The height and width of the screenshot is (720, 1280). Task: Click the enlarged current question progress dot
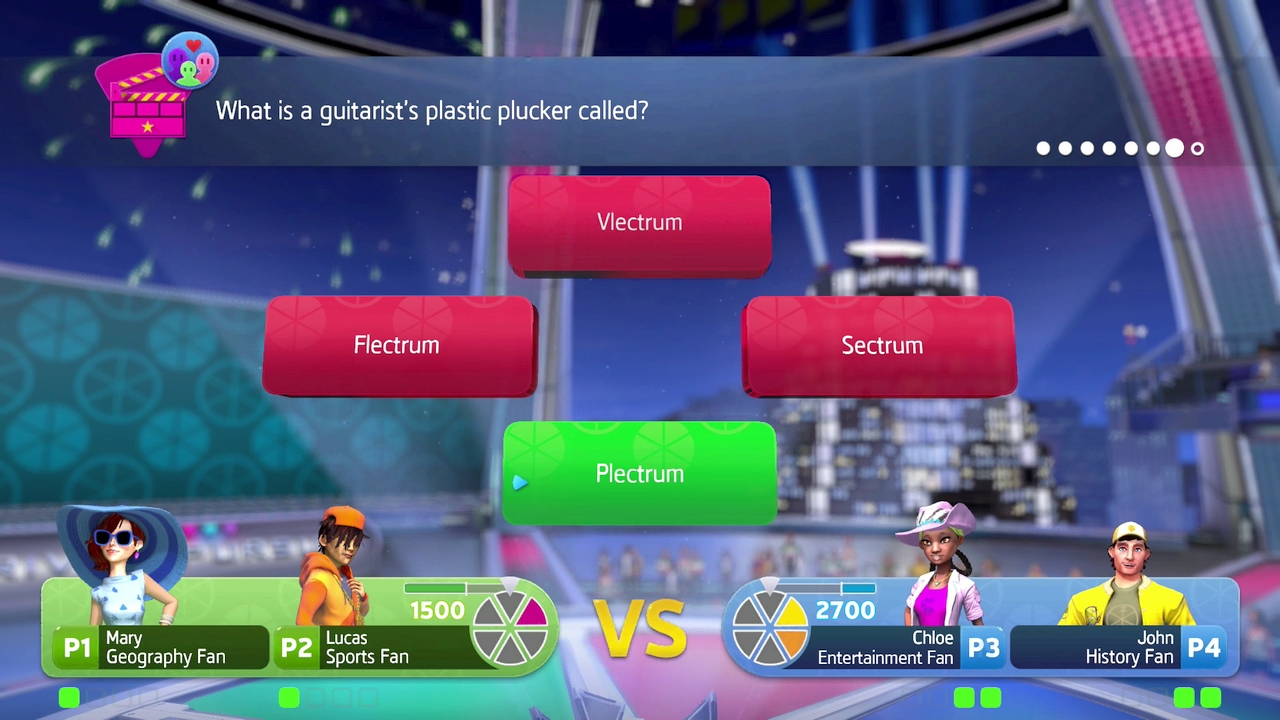click(x=1174, y=148)
